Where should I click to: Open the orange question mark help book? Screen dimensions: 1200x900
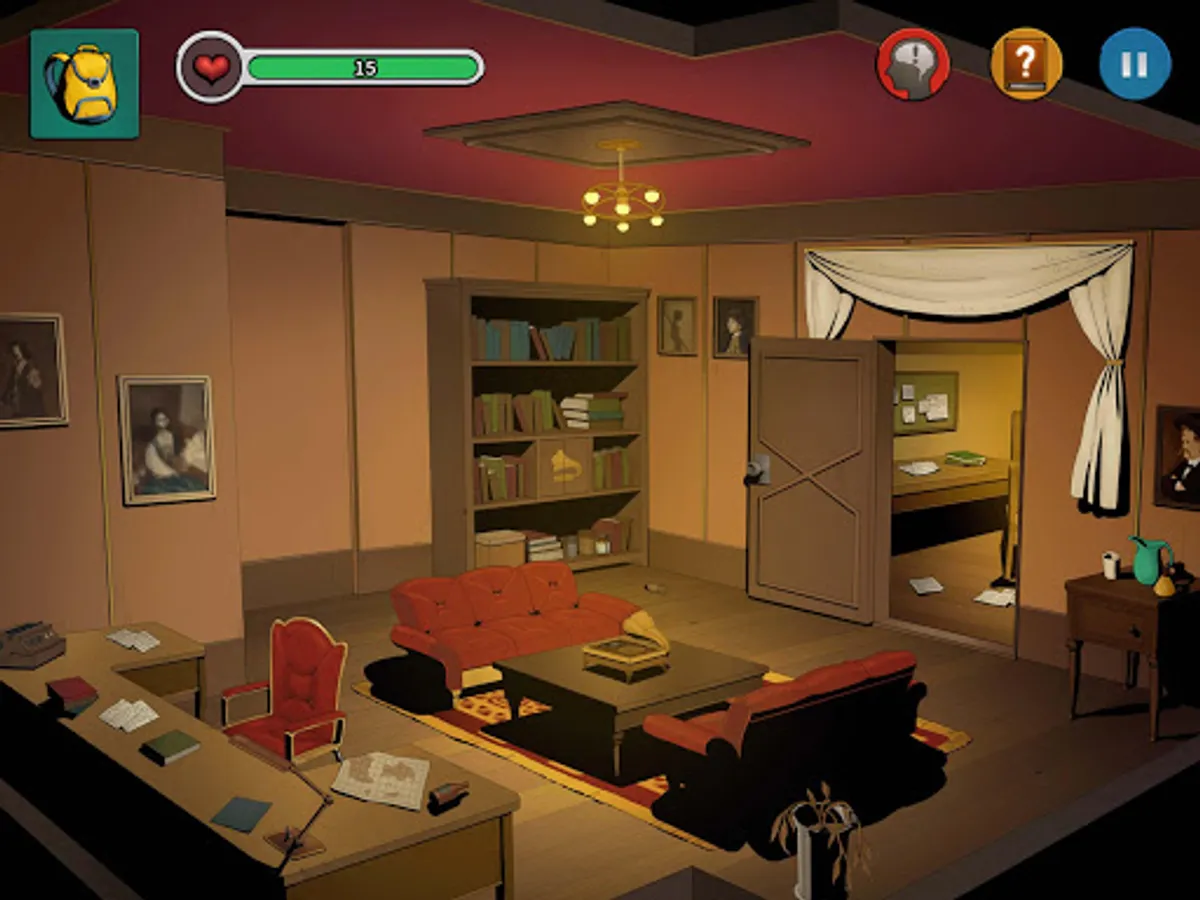[1025, 64]
